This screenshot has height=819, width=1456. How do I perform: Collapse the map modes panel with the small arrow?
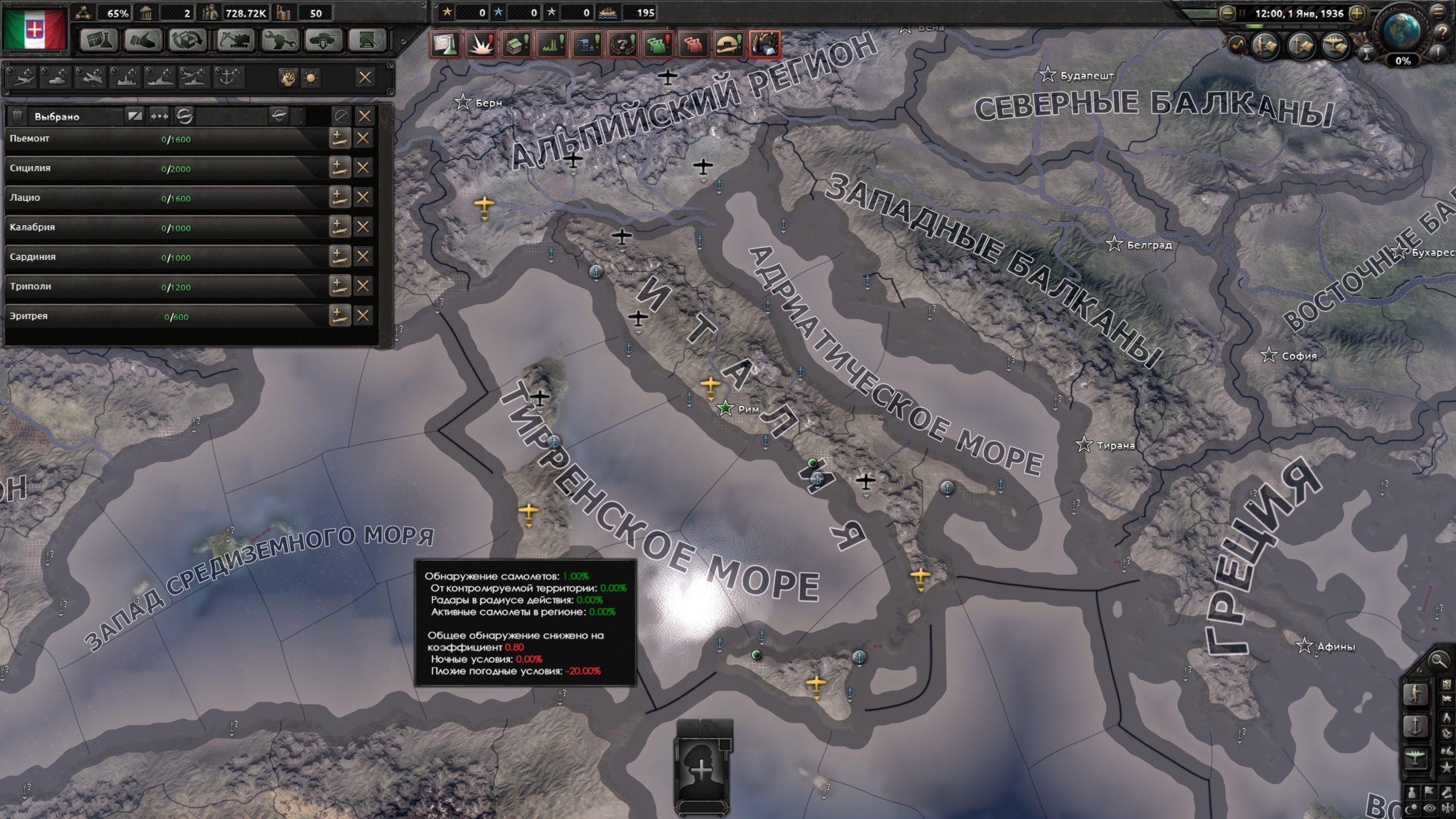1420,670
